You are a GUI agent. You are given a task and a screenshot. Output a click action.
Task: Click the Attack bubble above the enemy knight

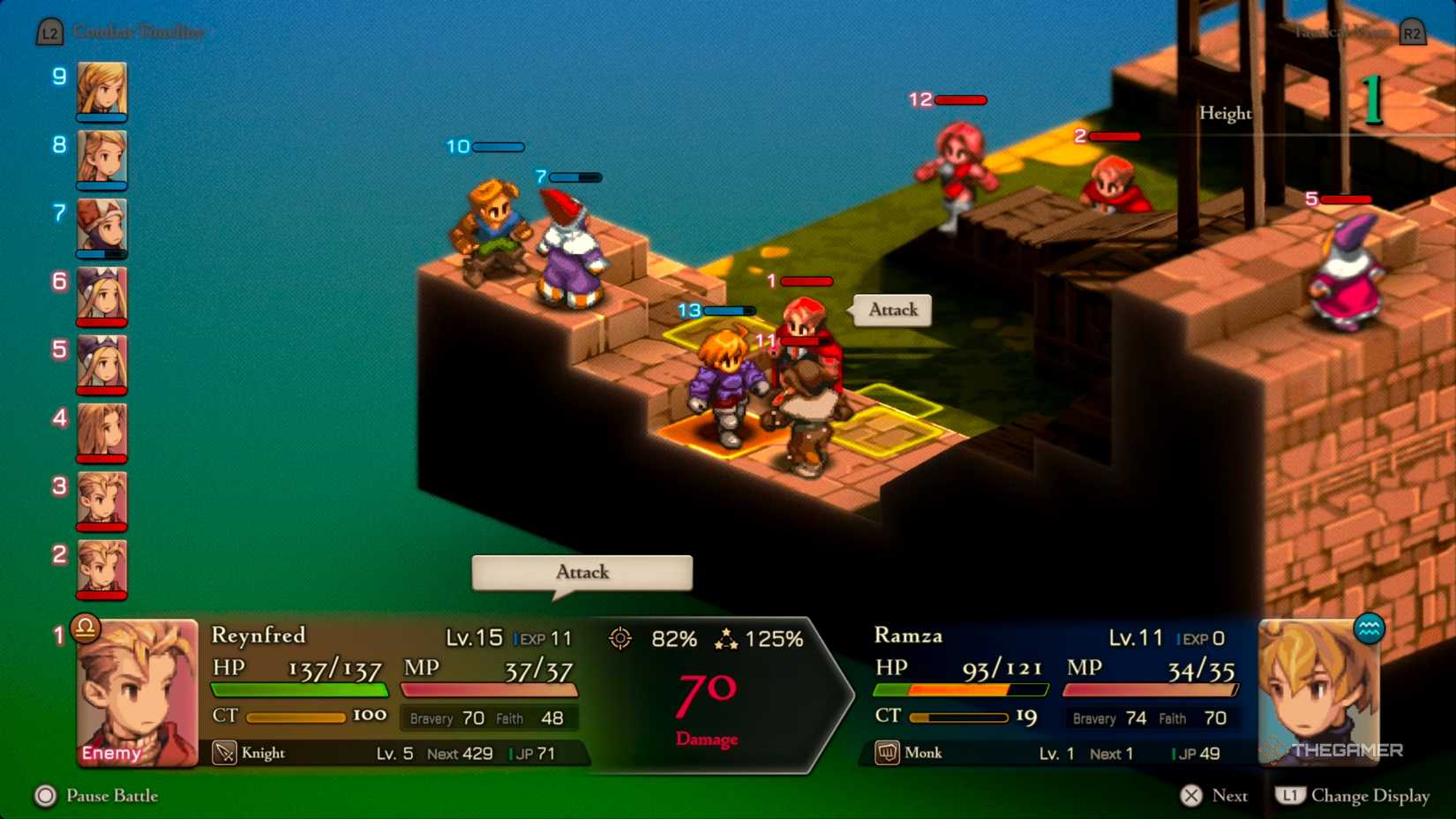891,311
